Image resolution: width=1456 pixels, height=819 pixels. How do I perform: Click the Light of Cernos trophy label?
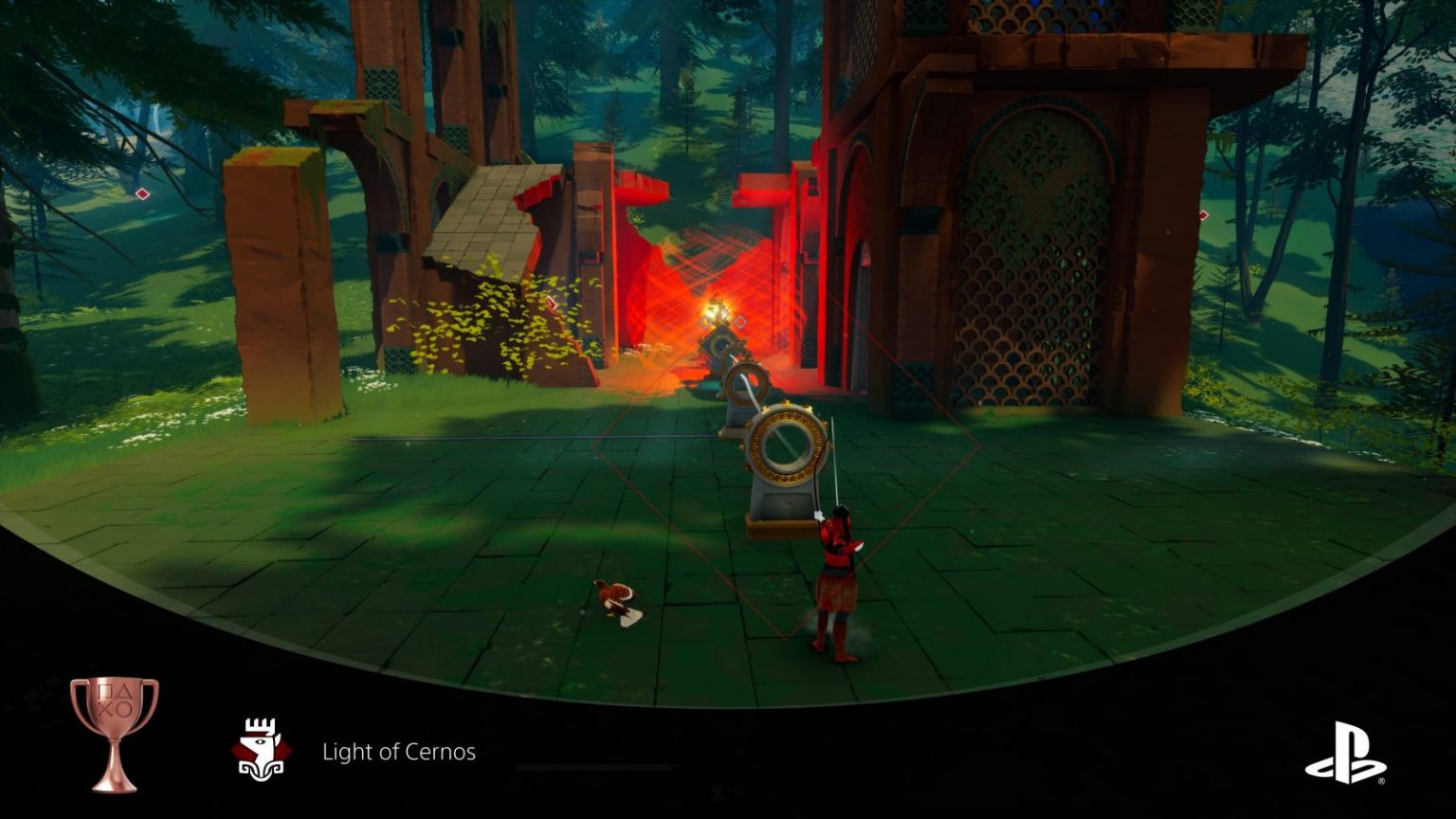[x=399, y=752]
